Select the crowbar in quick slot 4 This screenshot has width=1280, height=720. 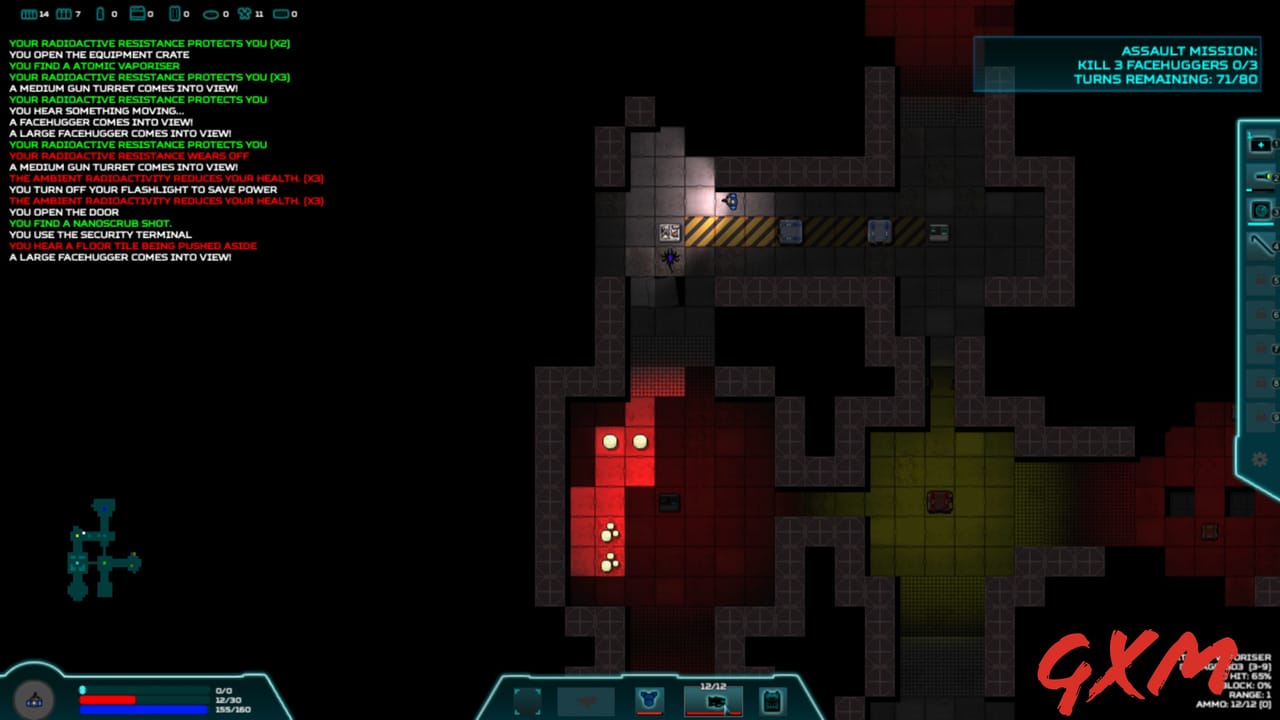pyautogui.click(x=1260, y=245)
